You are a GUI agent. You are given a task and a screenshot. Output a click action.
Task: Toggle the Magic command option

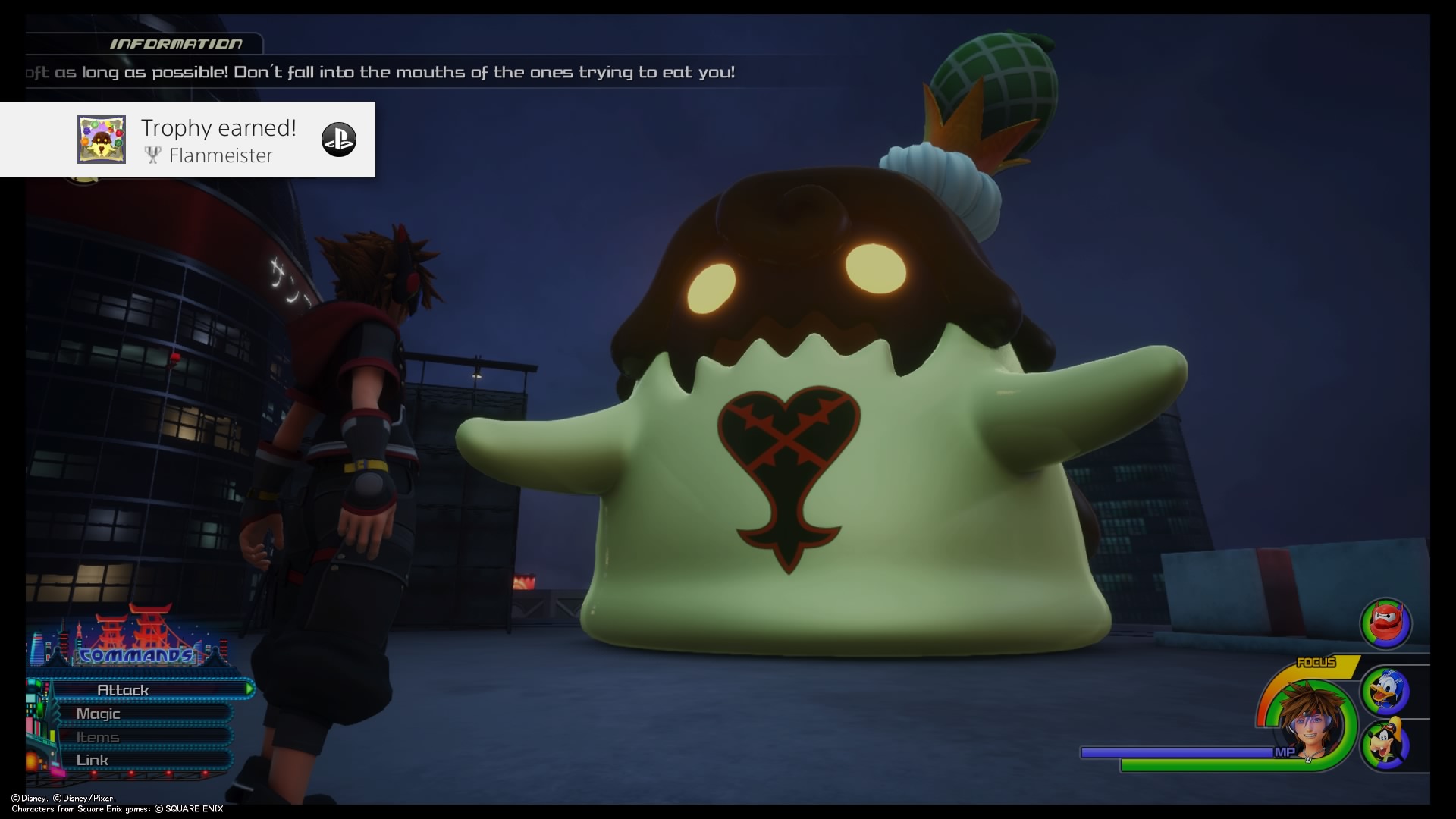click(x=97, y=714)
